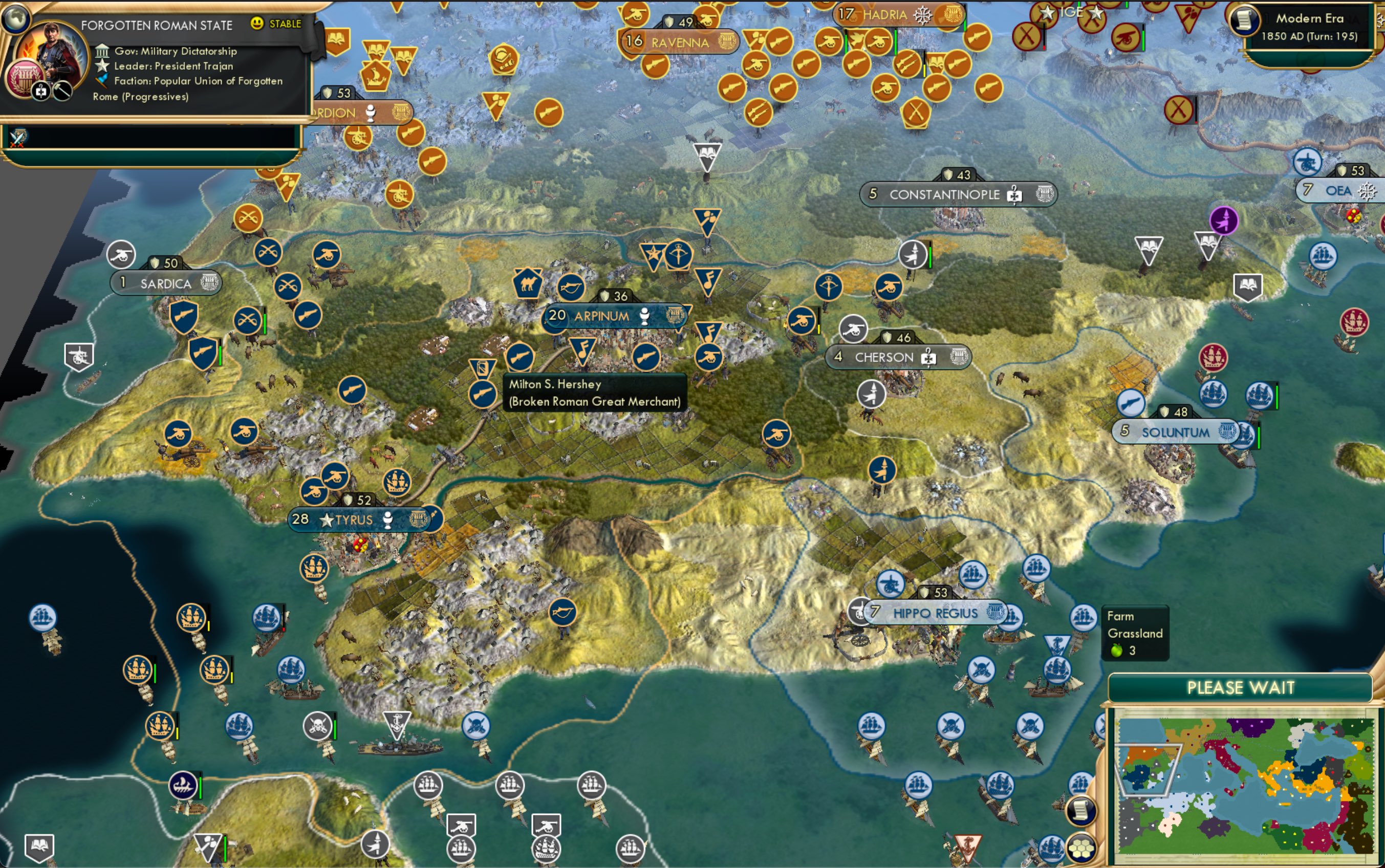
Task: Select the Oea city banner
Action: click(x=1337, y=190)
